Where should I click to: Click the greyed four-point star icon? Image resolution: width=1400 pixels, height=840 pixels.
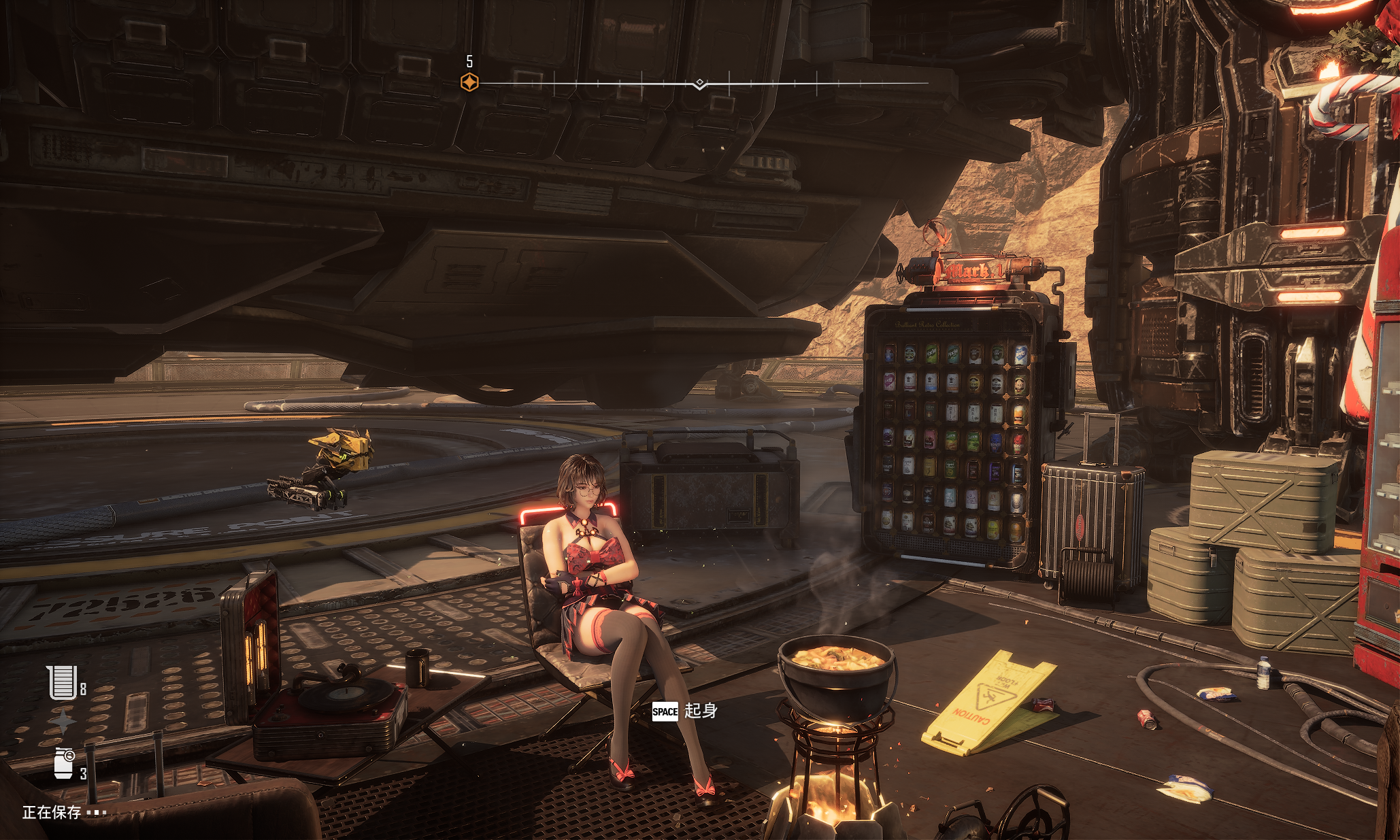[x=63, y=722]
